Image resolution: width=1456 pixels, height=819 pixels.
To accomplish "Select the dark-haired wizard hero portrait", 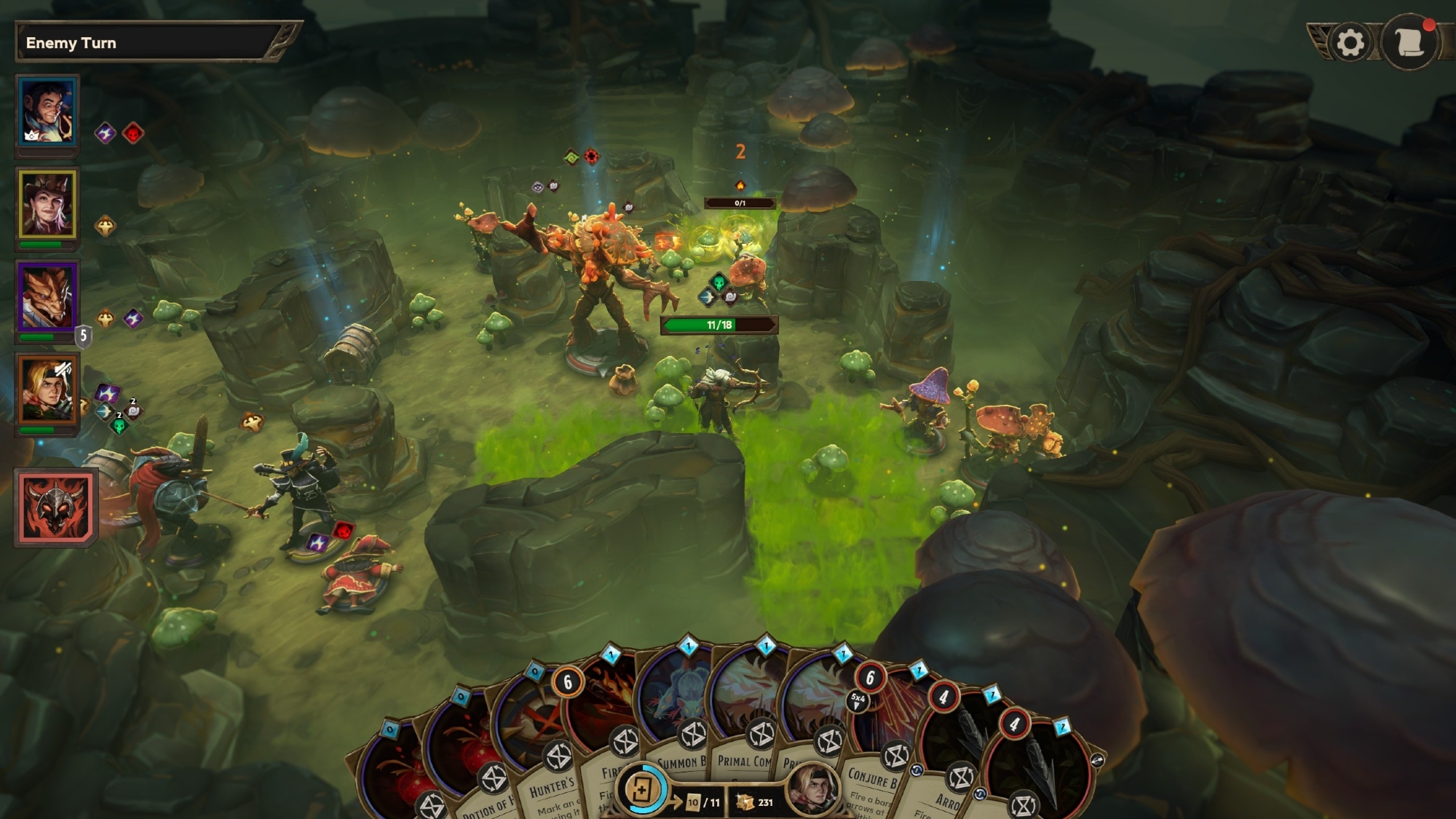I will 47,111.
